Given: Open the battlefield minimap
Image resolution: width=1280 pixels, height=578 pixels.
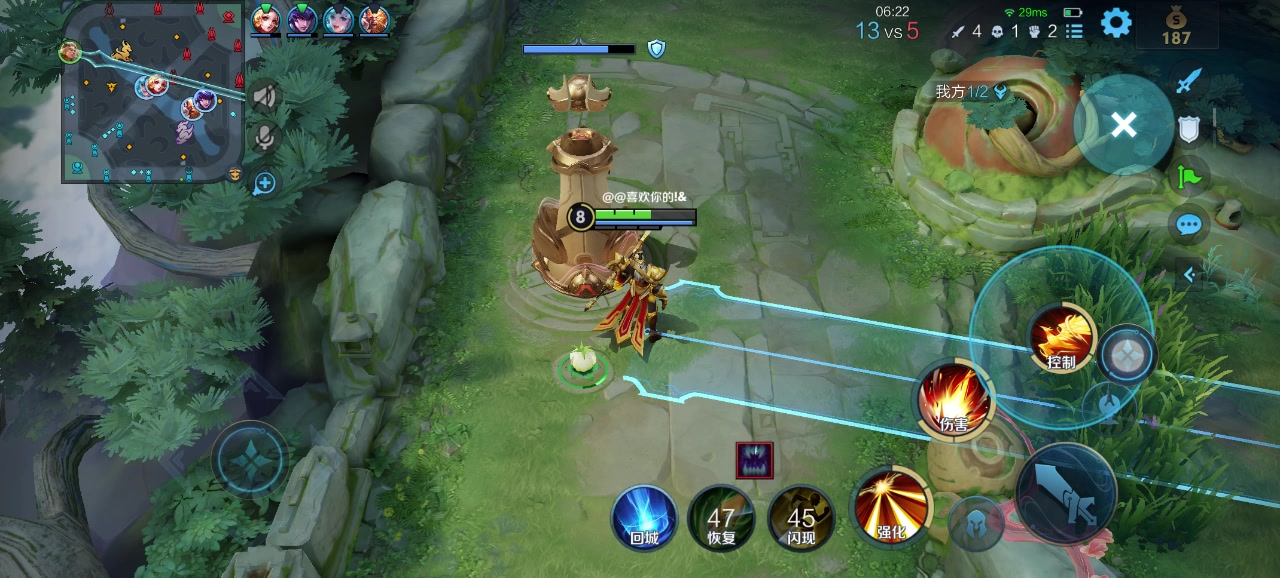Looking at the screenshot, I should coord(152,92).
